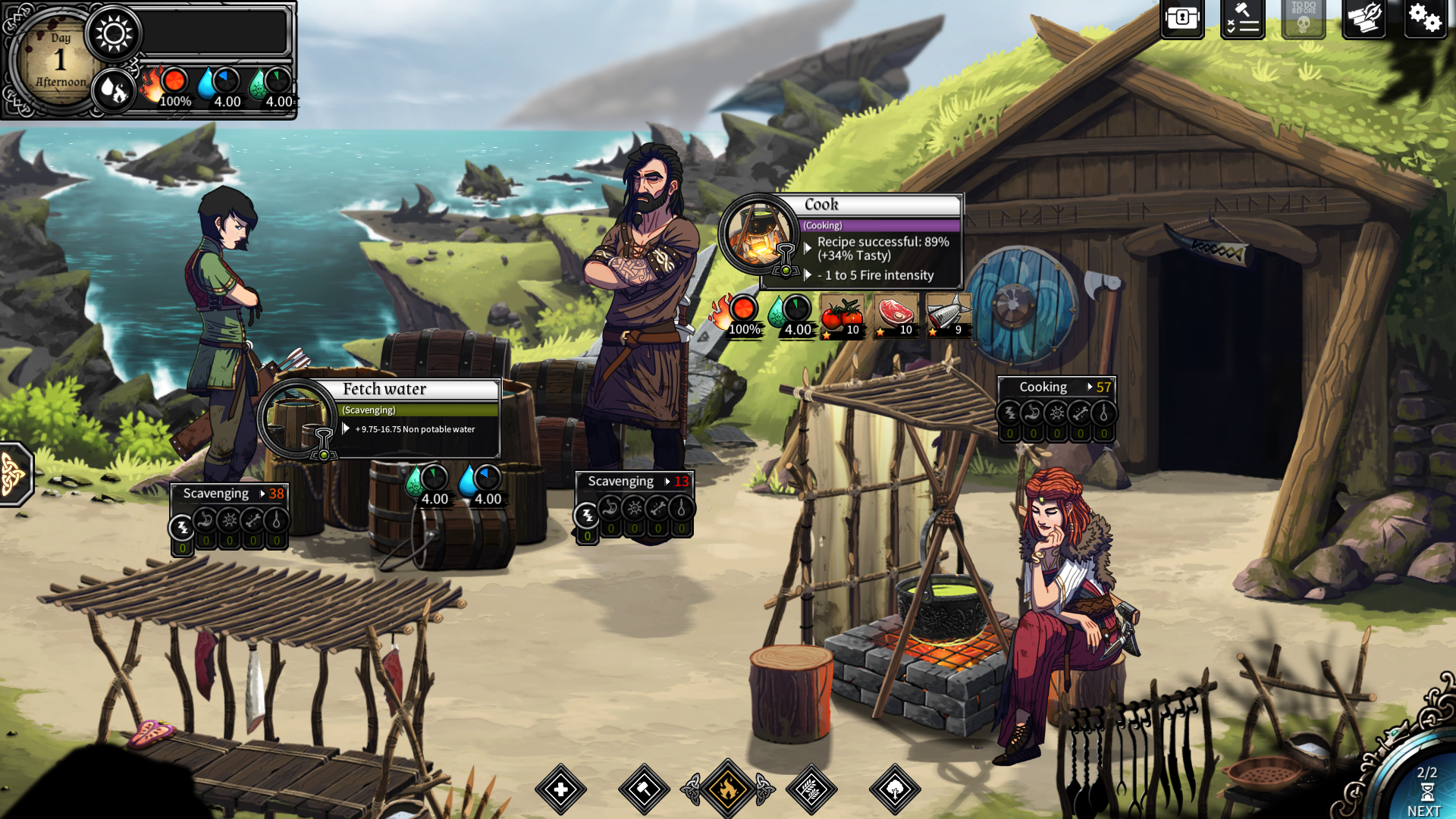The image size is (1456, 819).
Task: Open the treasure chest inventory button
Action: [x=1181, y=18]
